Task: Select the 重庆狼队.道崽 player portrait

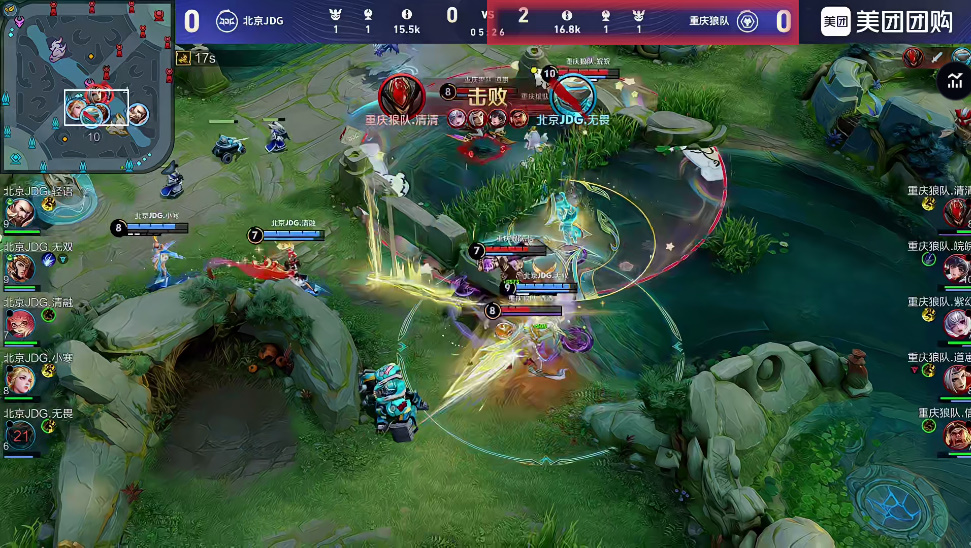Action: tap(956, 378)
